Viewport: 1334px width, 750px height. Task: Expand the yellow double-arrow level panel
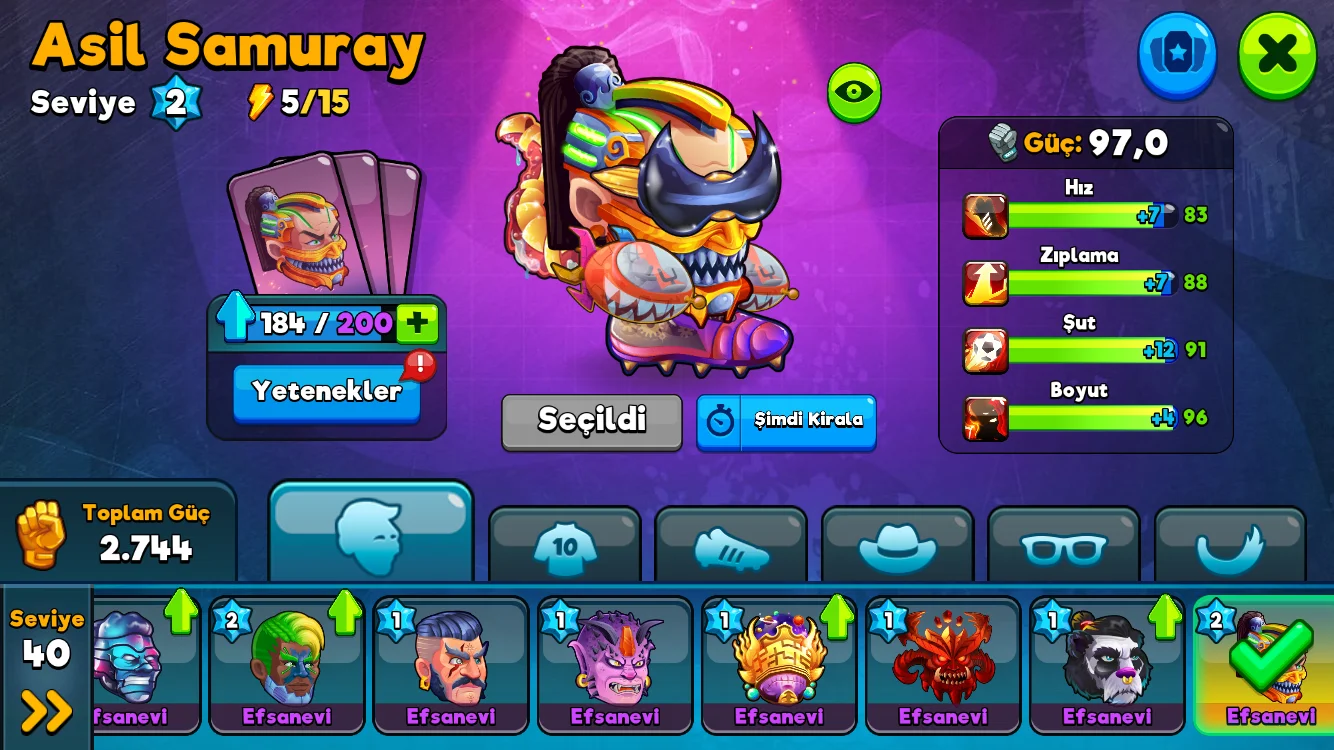pos(47,711)
